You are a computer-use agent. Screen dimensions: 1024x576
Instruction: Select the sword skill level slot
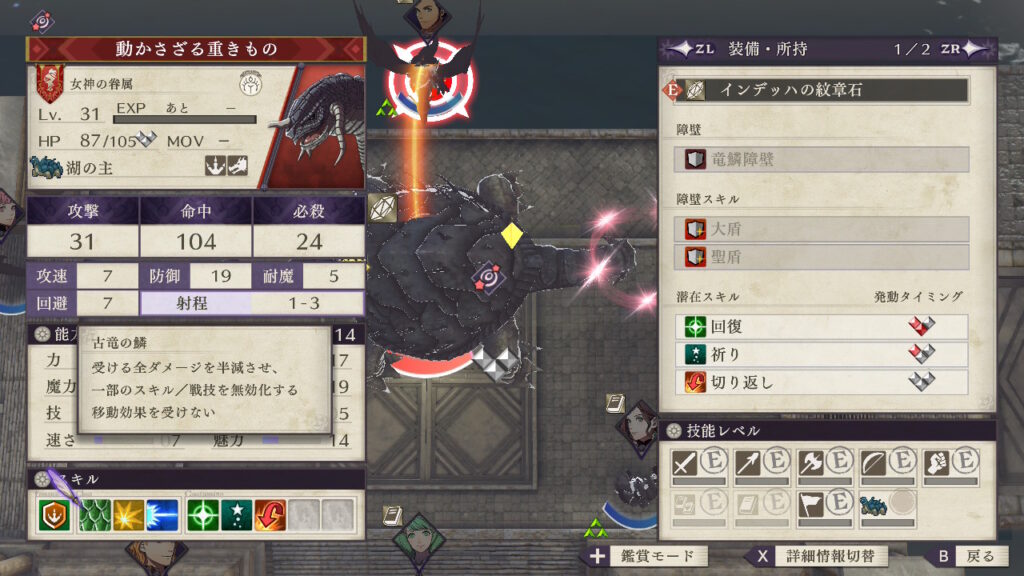coord(699,466)
